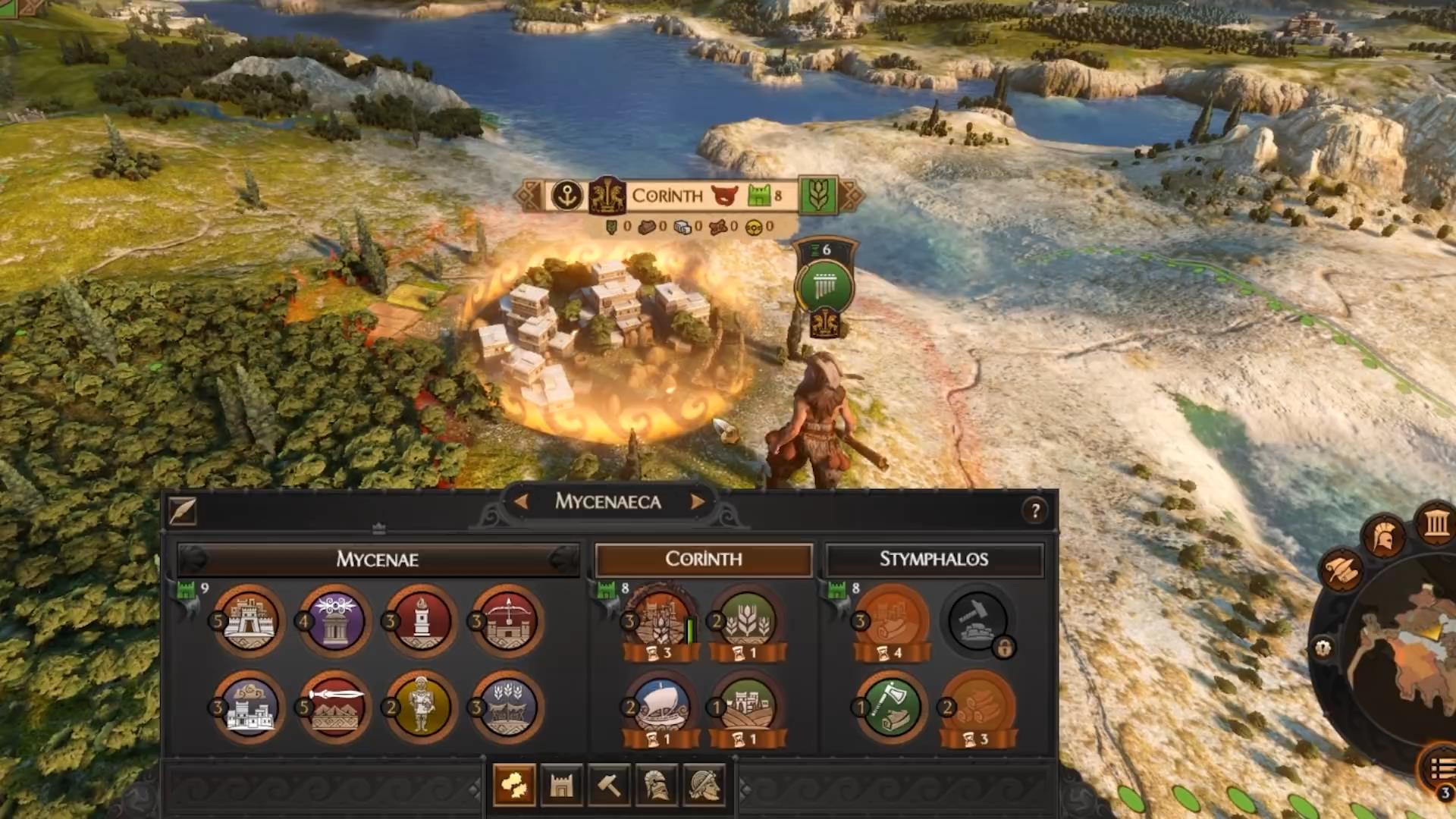
Task: Open the help question mark button
Action: [x=1035, y=511]
